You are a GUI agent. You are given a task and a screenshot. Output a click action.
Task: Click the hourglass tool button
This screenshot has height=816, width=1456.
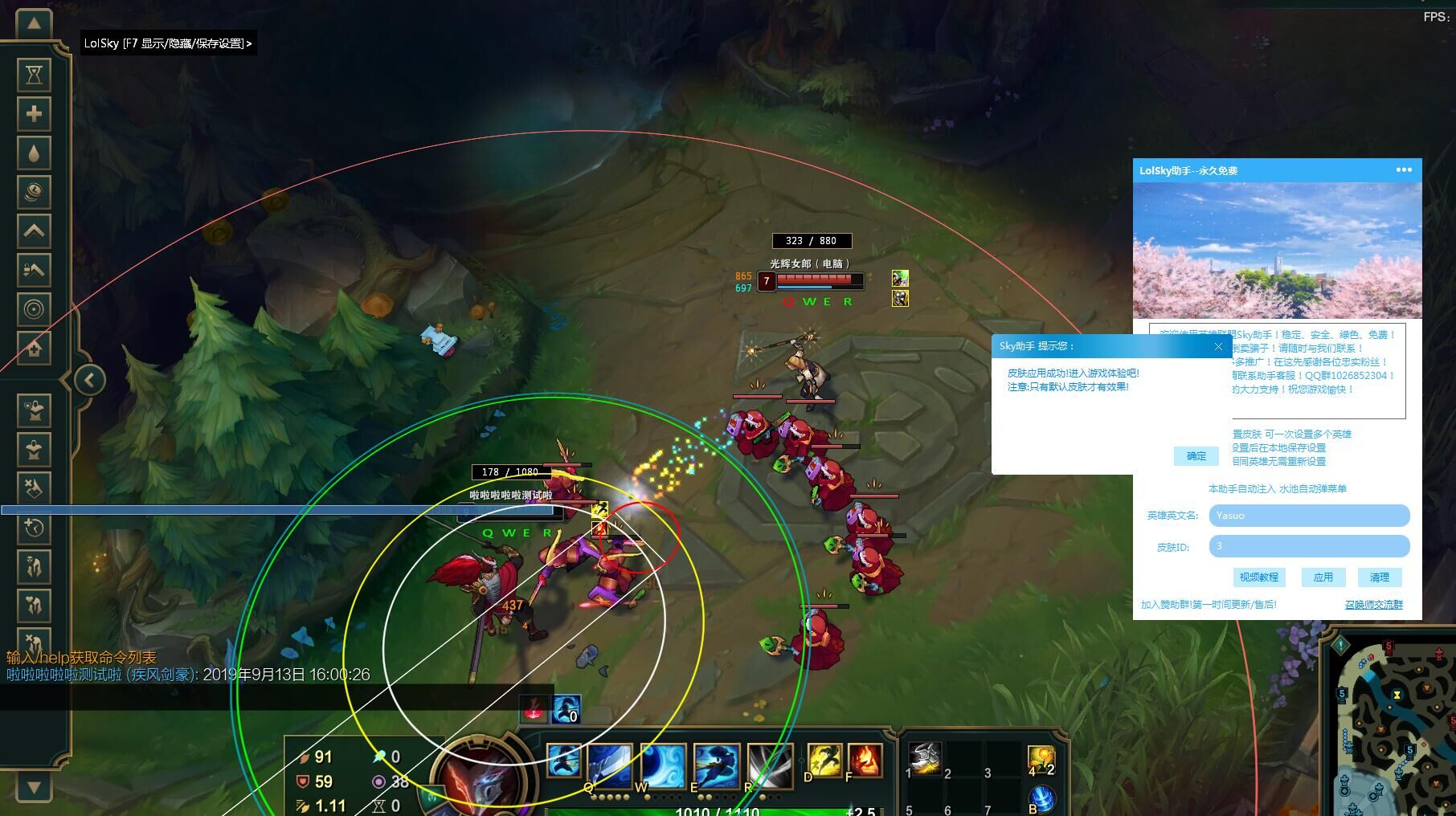(34, 75)
